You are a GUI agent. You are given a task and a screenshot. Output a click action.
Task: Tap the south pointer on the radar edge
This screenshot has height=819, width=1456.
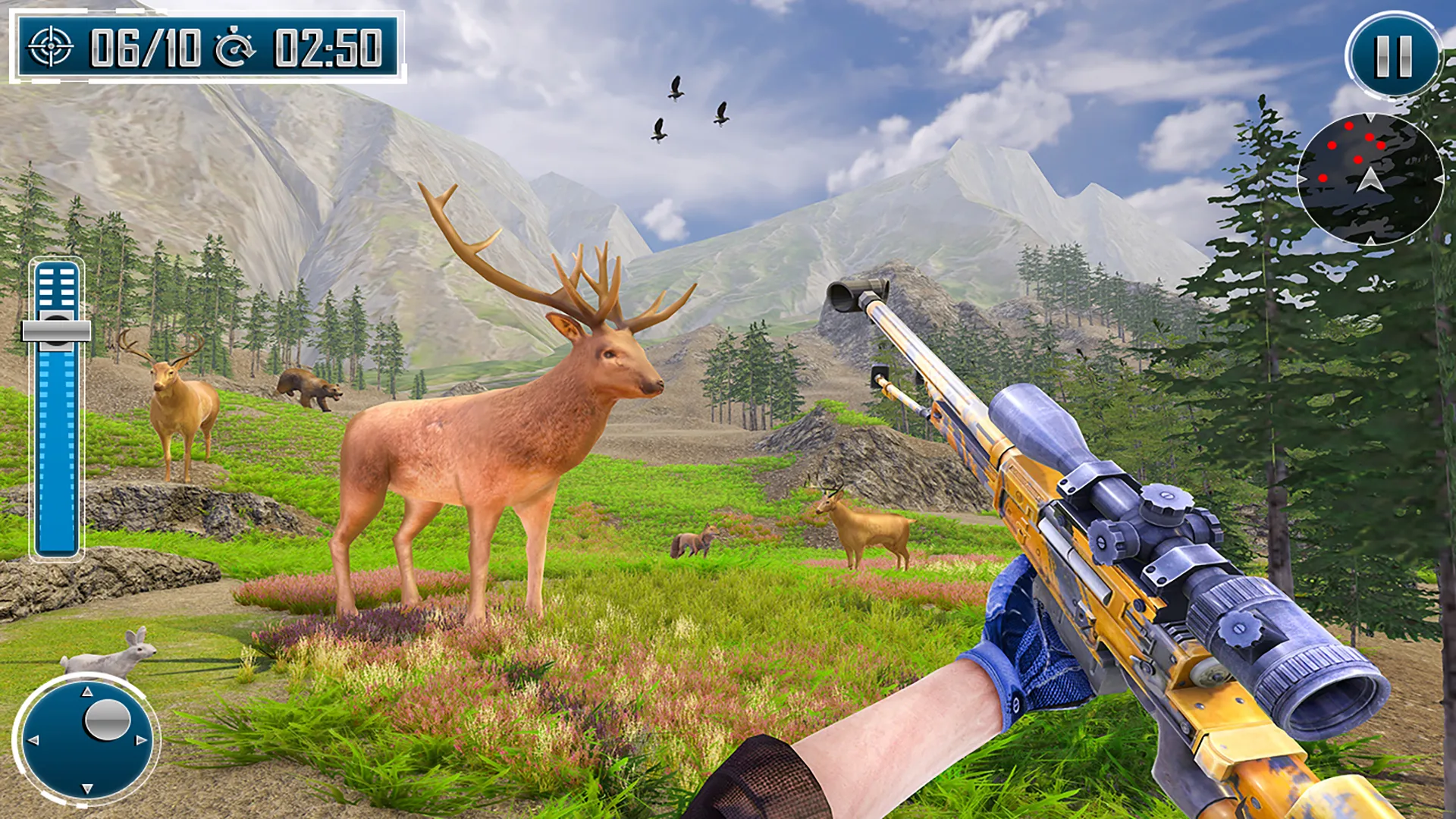pyautogui.click(x=1370, y=240)
